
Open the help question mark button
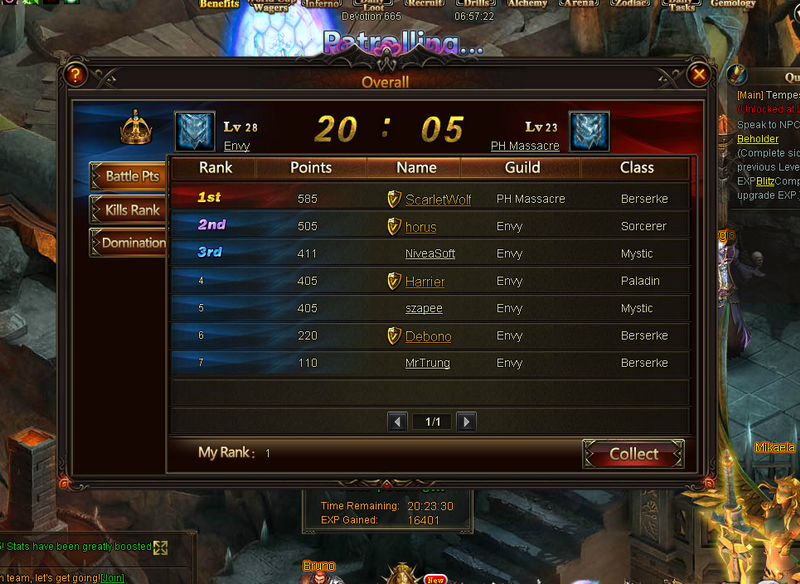click(x=73, y=74)
